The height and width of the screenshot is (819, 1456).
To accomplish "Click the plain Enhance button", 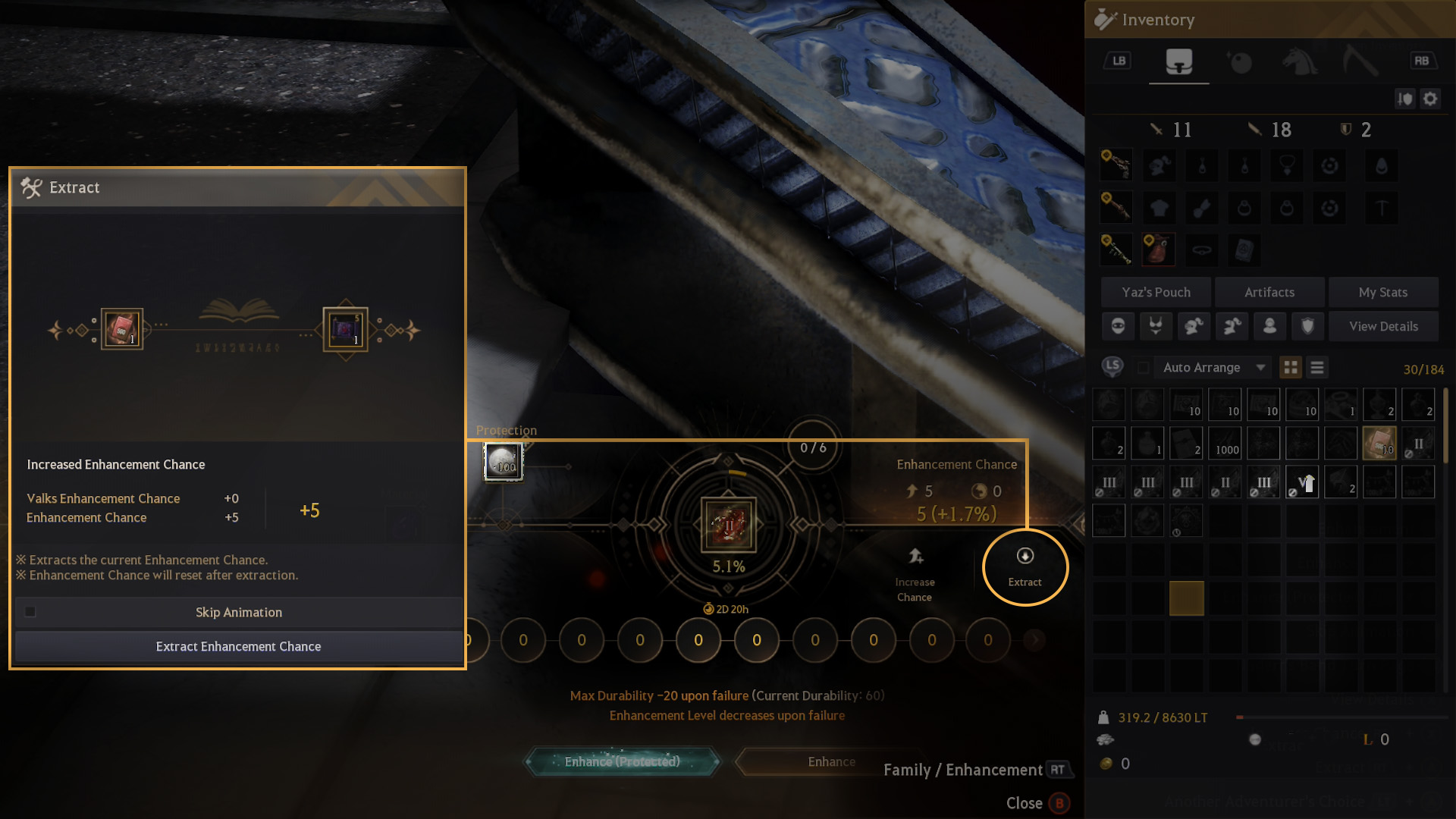I will 831,761.
